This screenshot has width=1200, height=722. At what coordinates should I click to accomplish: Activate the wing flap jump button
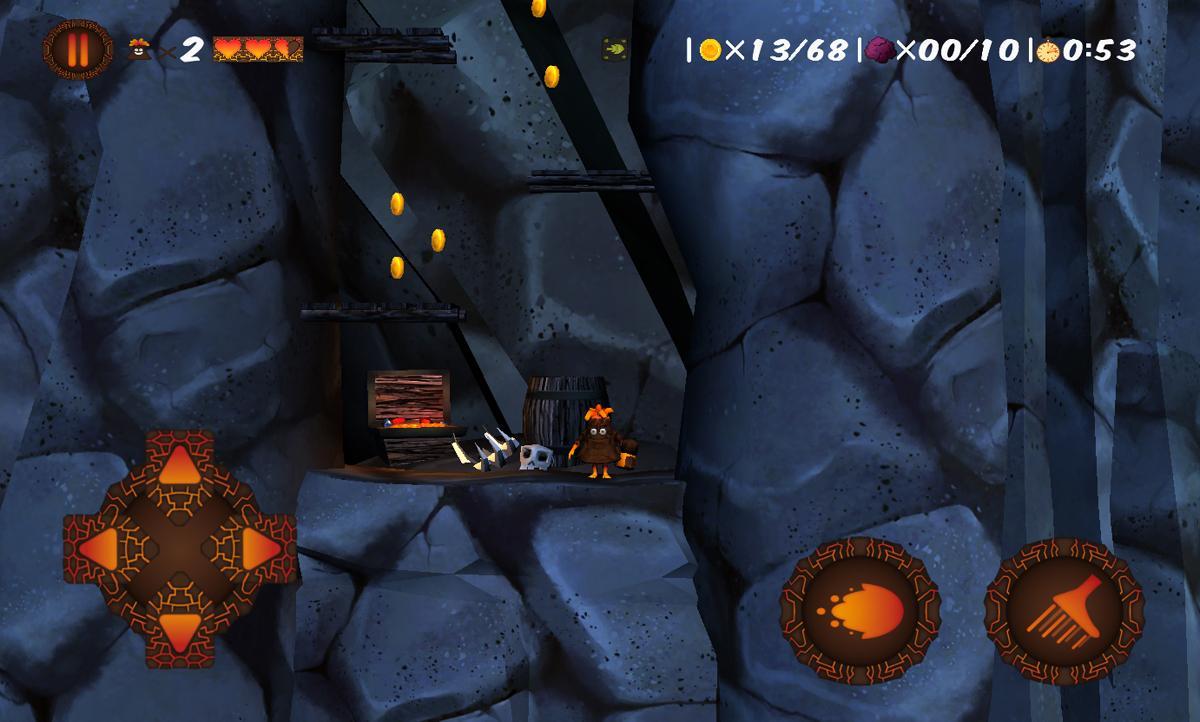(1064, 608)
